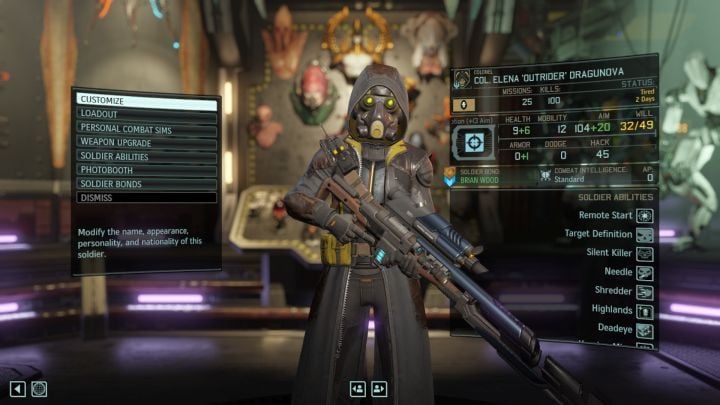Viewport: 720px width, 405px height.
Task: Select the Deadeye ability icon
Action: [645, 331]
